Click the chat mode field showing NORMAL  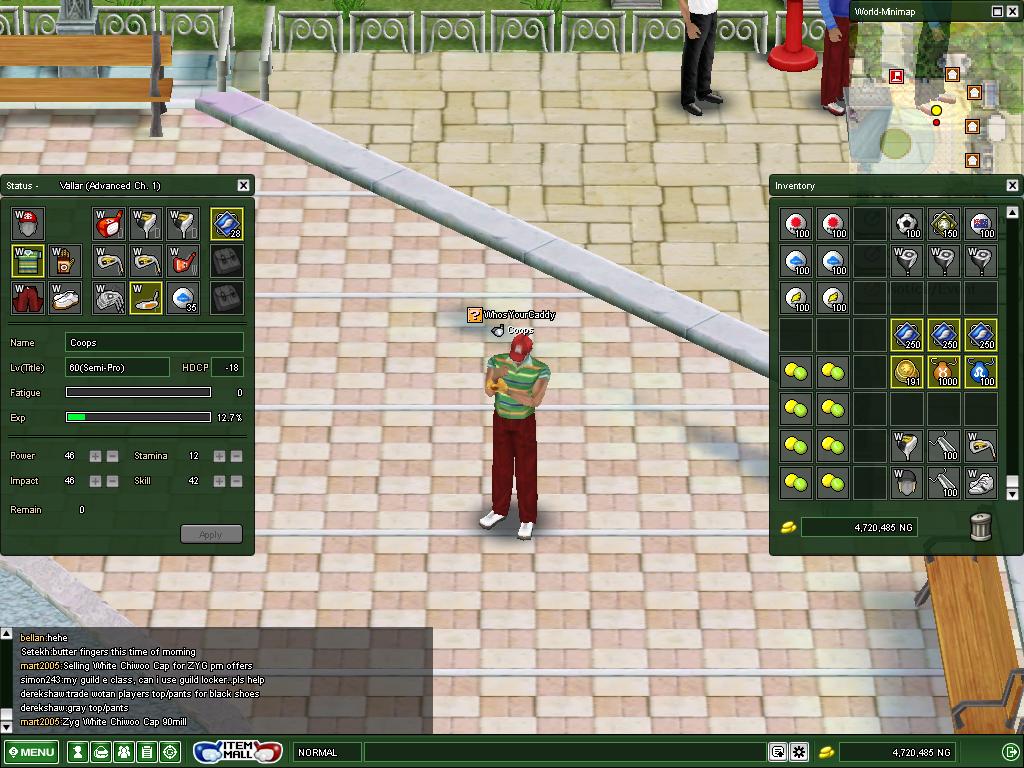(326, 752)
